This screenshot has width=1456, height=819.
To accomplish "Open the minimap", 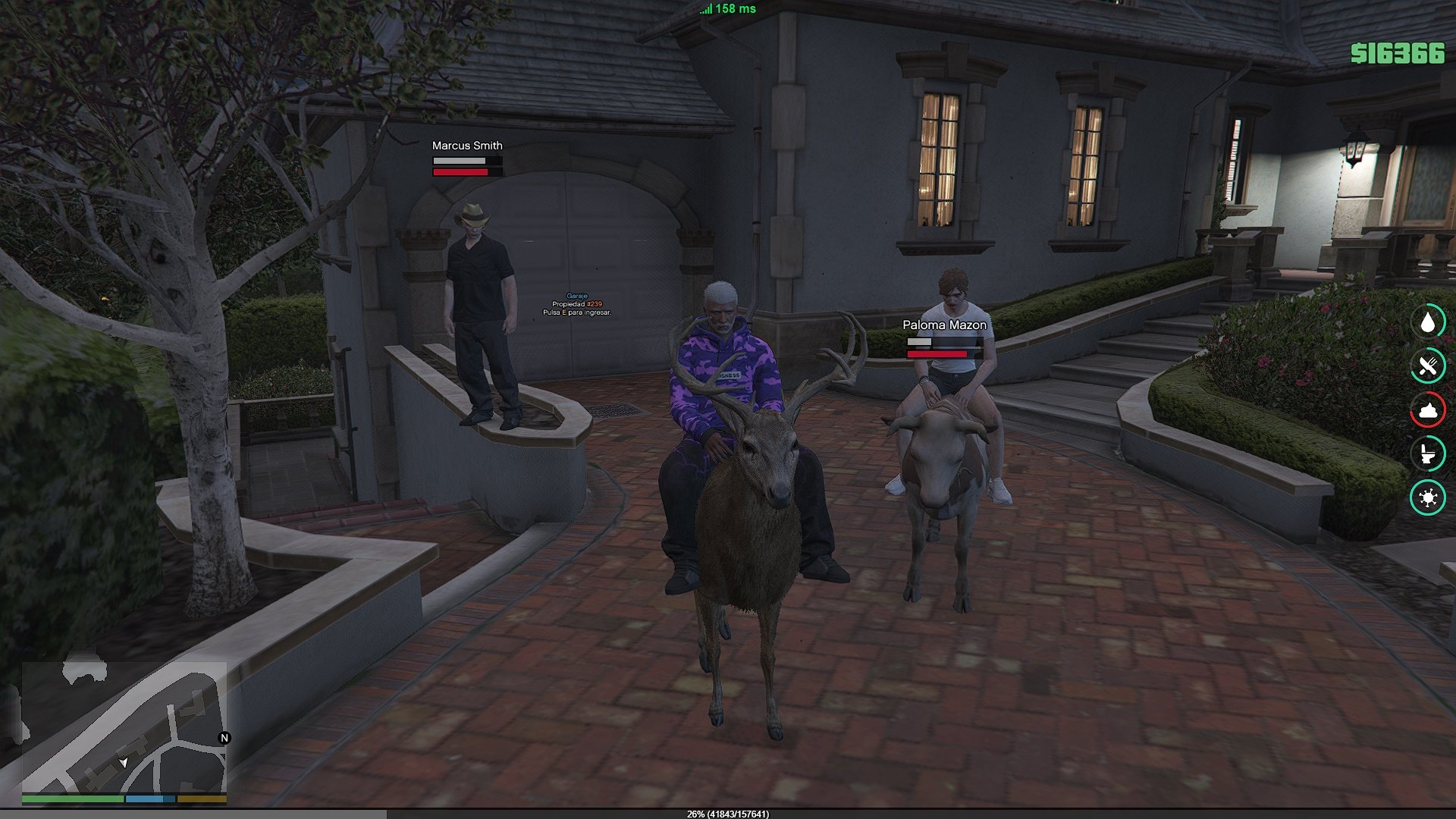I will [124, 728].
